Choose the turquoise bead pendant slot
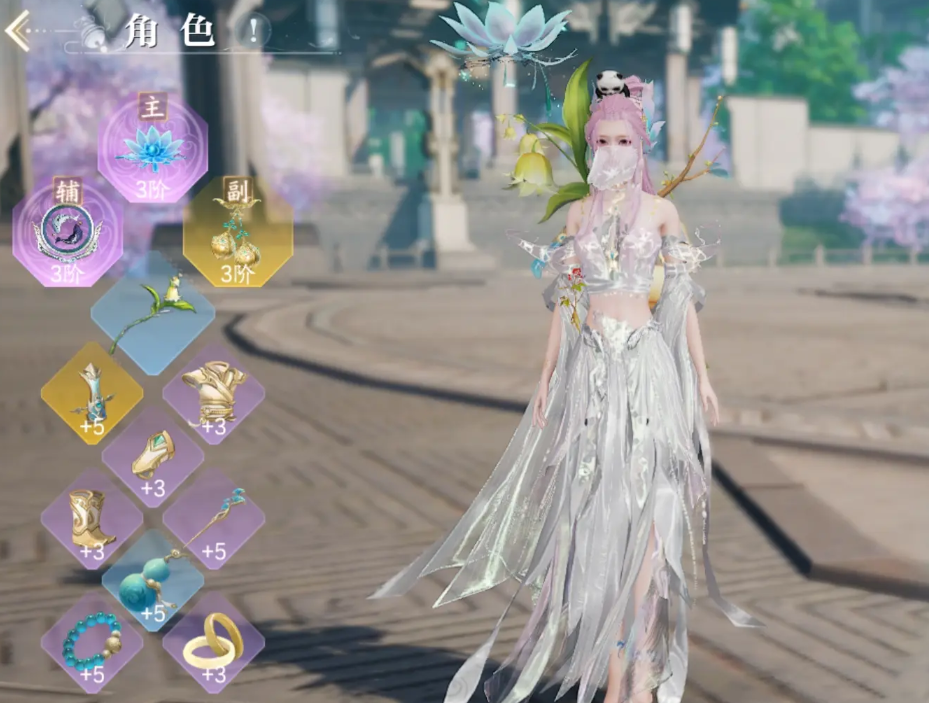Viewport: 929px width, 703px height. [x=152, y=581]
